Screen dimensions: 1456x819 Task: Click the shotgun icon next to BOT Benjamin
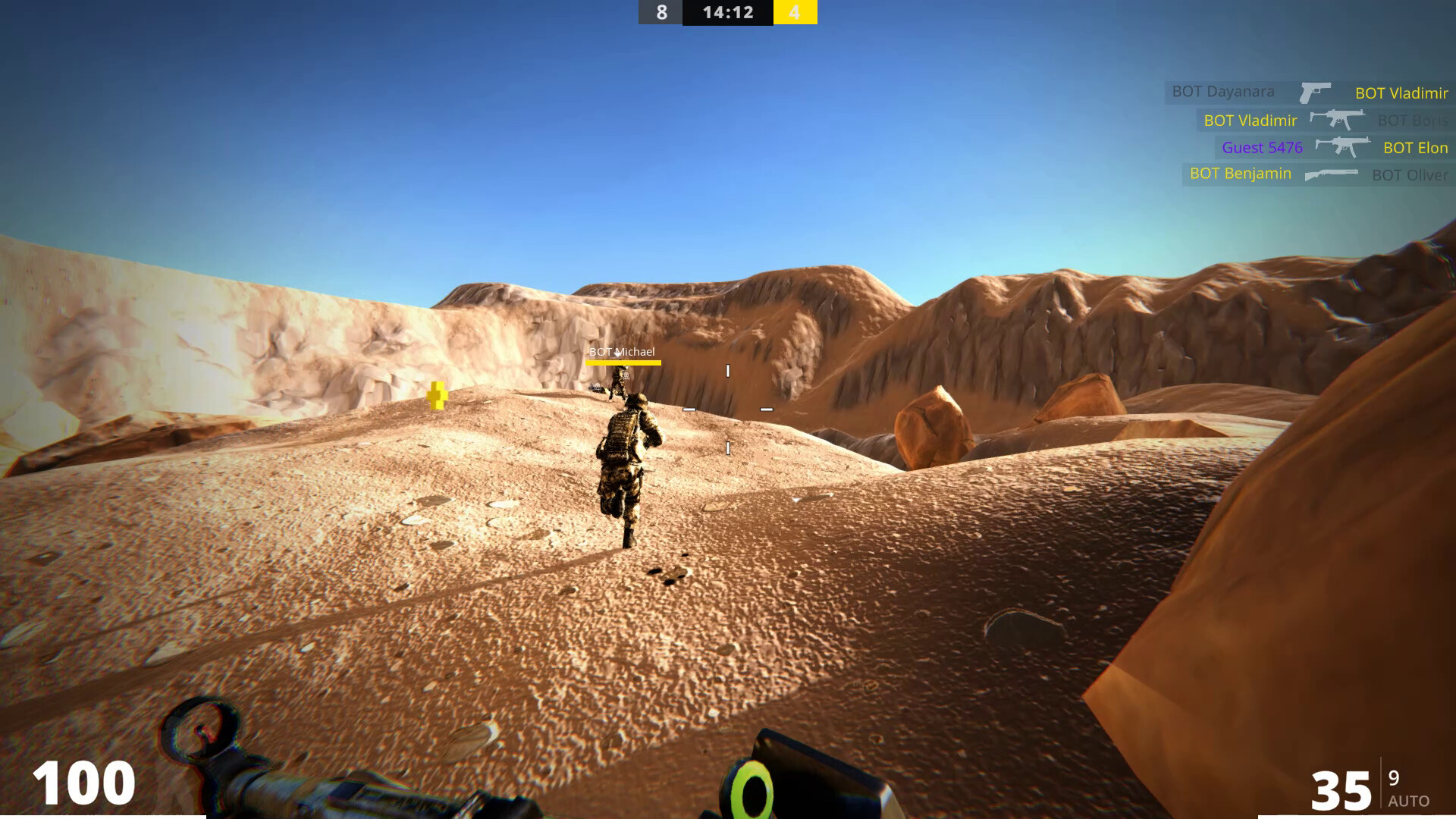pos(1332,175)
